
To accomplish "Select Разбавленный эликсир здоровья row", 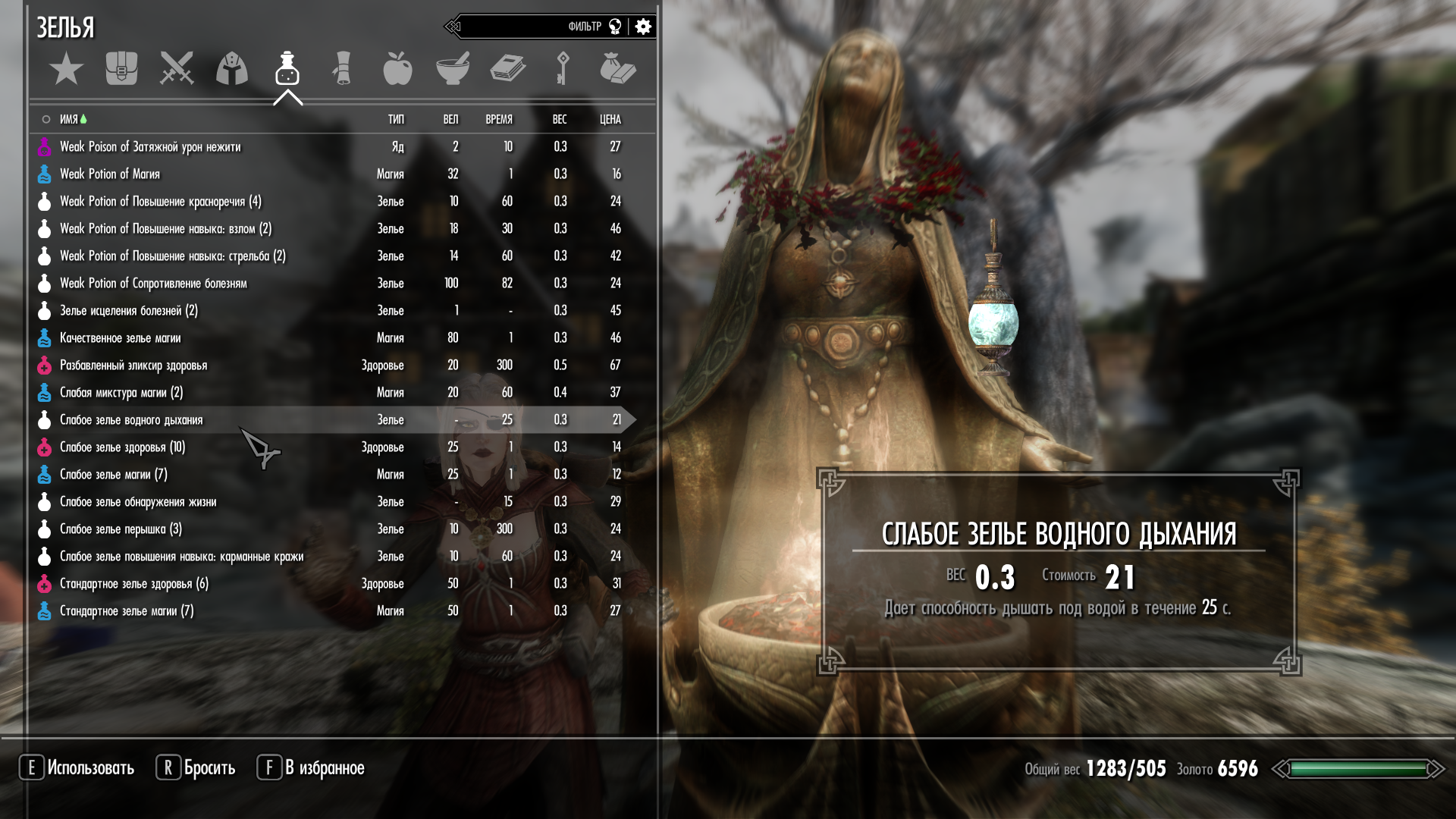I will click(x=133, y=366).
